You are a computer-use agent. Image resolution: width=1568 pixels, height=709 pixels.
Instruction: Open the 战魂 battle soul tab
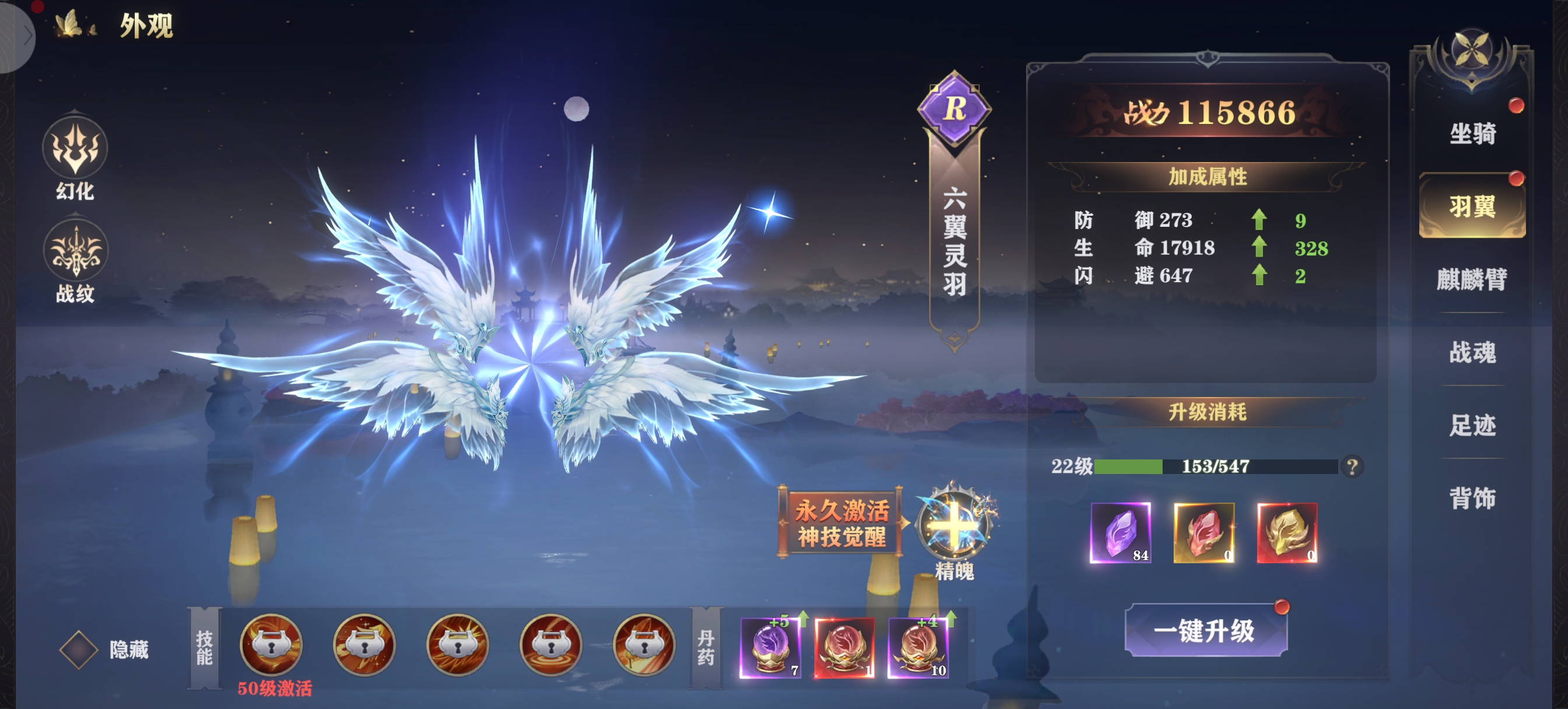(1472, 352)
